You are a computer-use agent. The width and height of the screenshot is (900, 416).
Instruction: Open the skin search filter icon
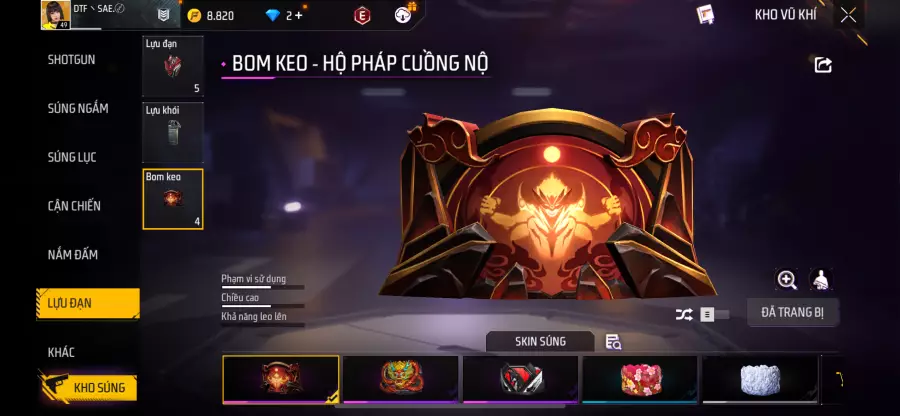[613, 342]
